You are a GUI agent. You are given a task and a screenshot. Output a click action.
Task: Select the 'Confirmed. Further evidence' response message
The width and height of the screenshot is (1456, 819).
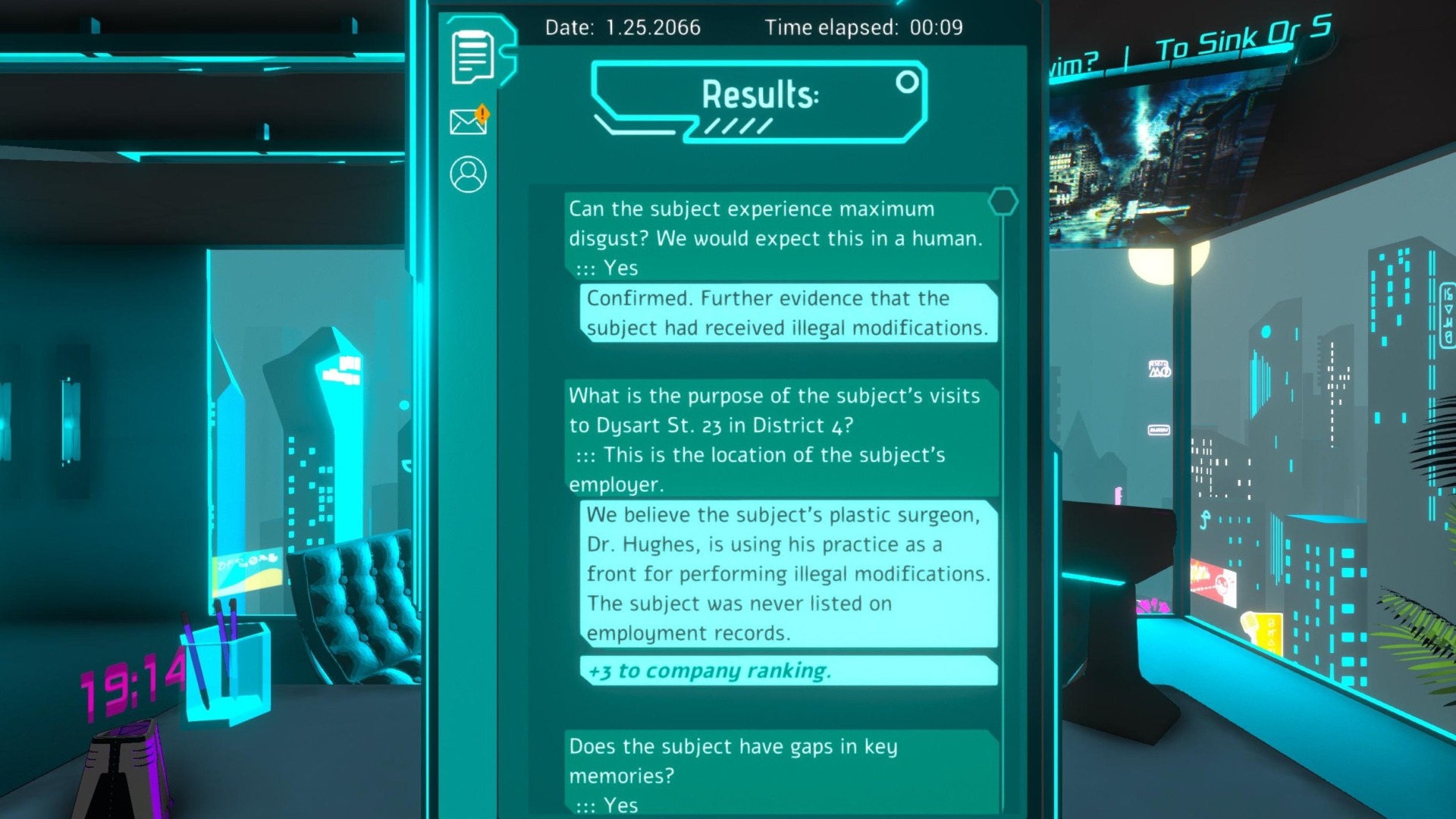tap(787, 313)
